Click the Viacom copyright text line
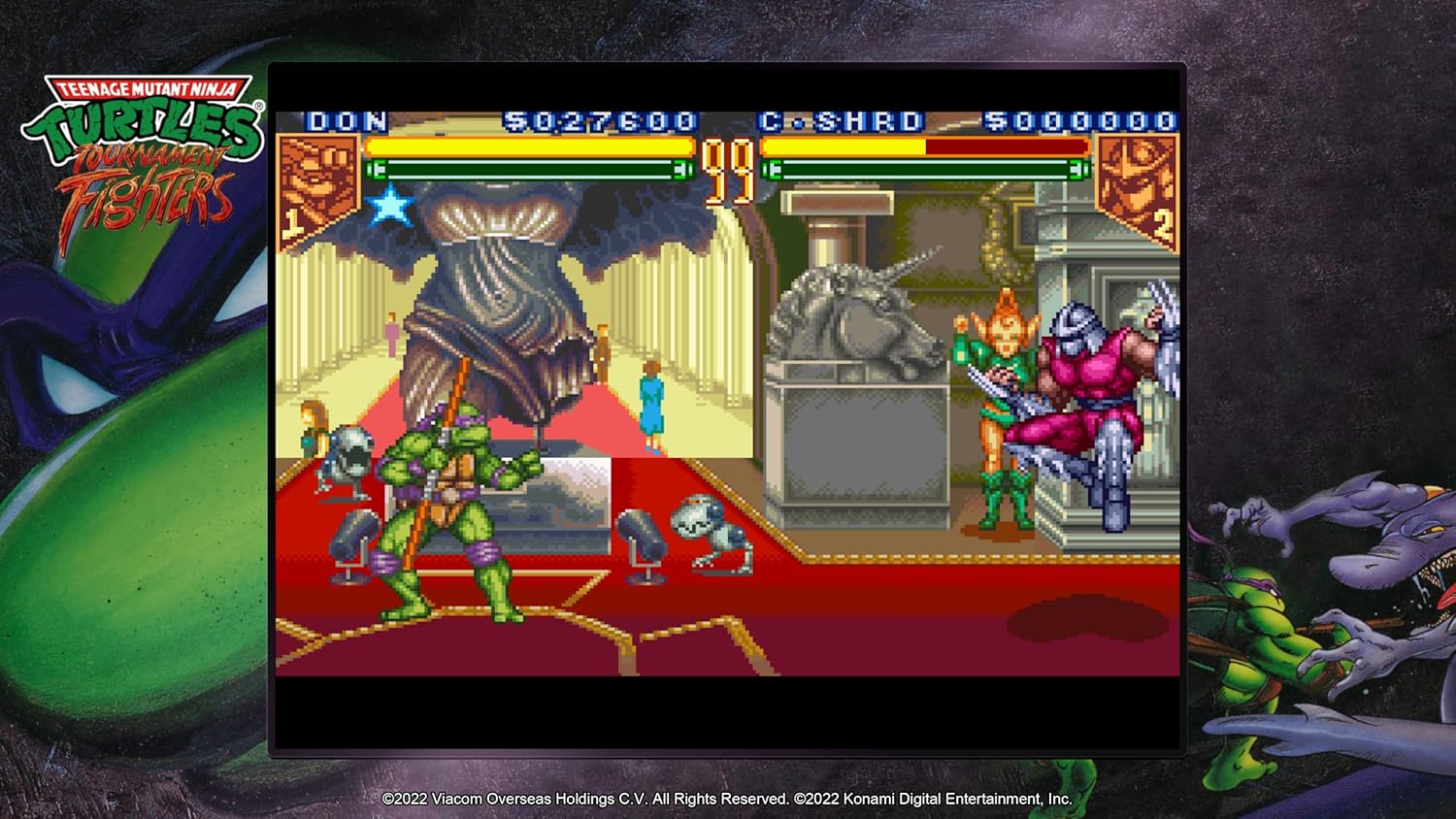This screenshot has width=1456, height=819. [x=727, y=802]
